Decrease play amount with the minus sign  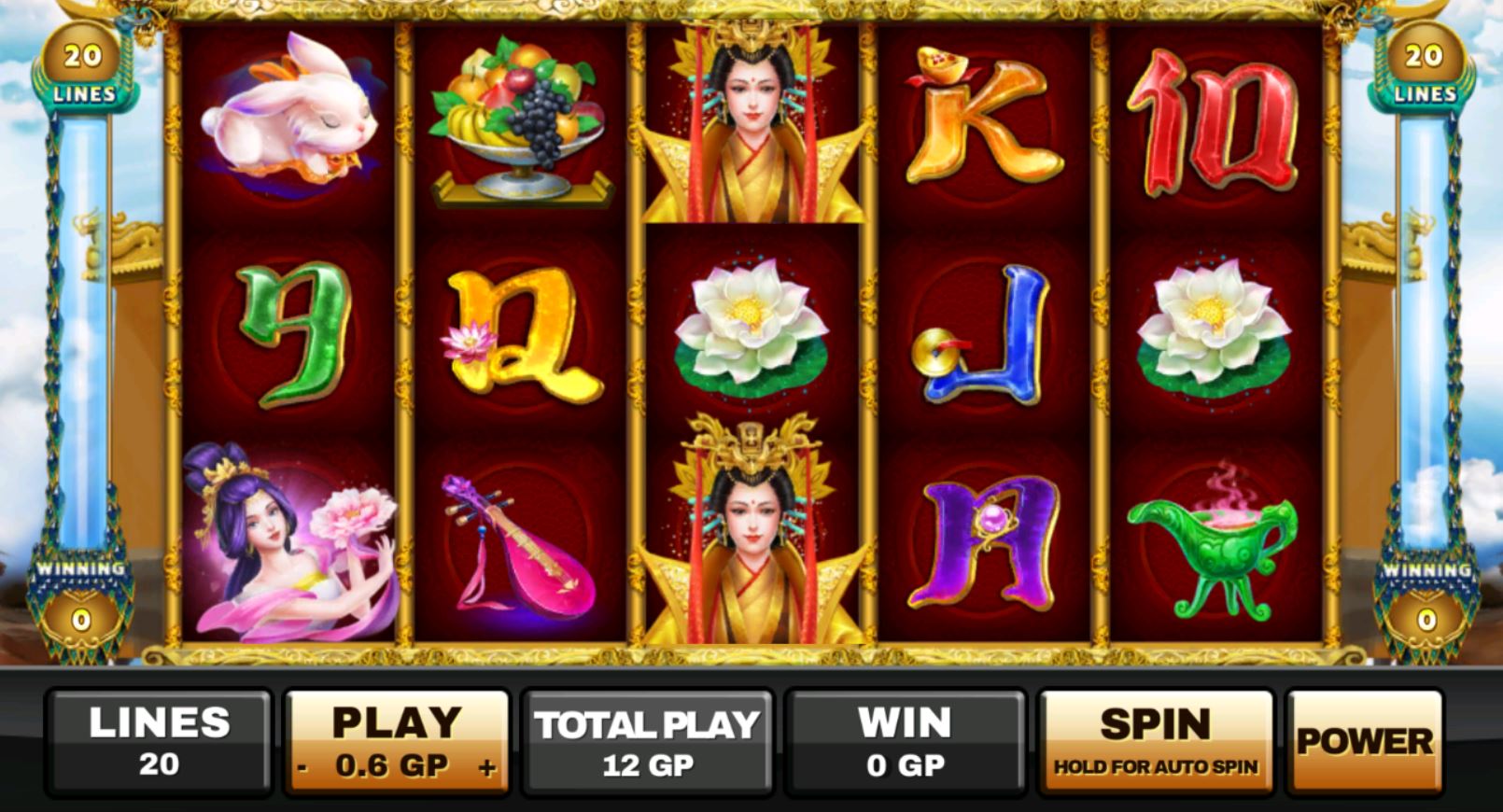303,768
